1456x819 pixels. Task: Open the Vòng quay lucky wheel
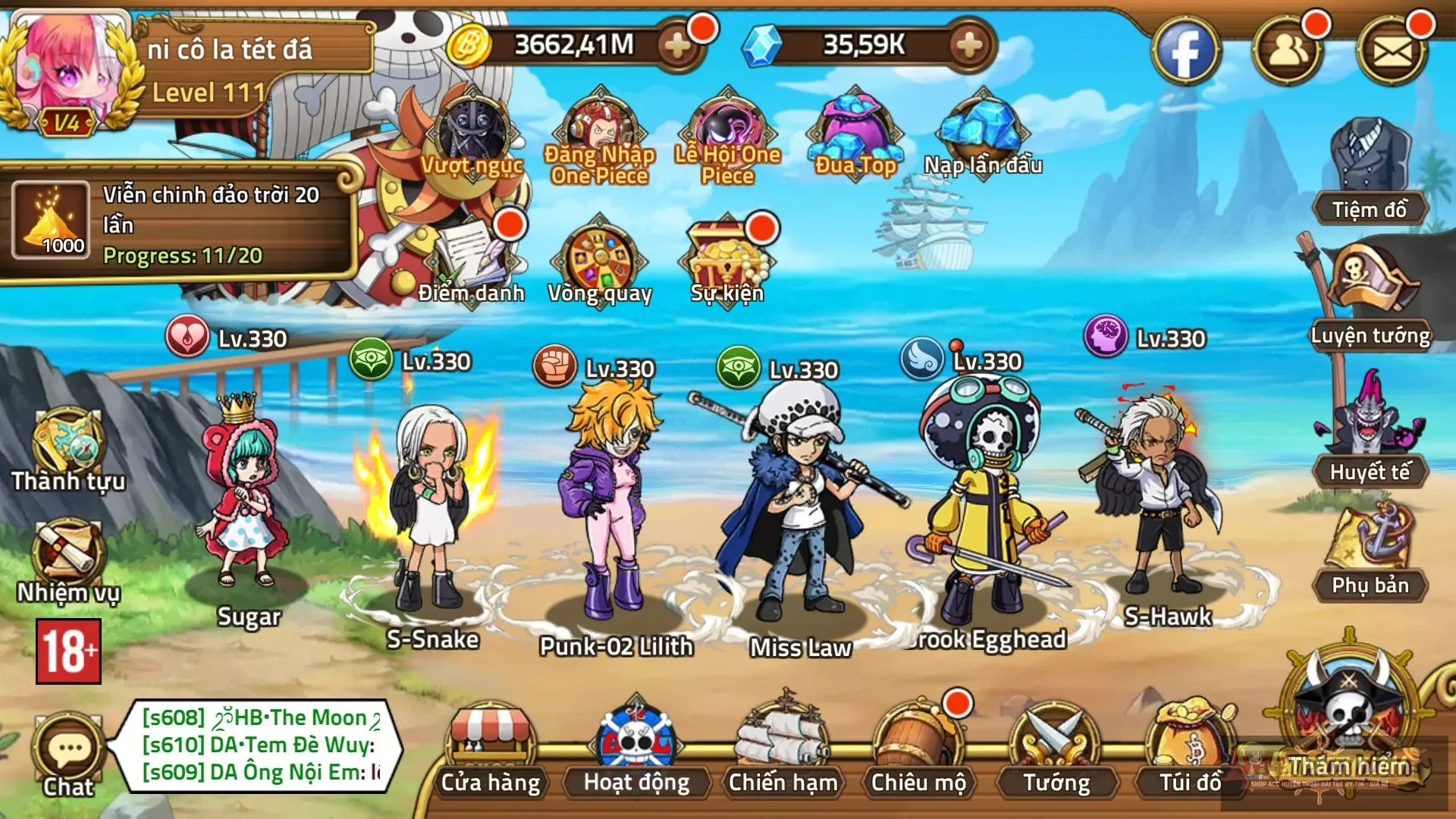pyautogui.click(x=600, y=262)
